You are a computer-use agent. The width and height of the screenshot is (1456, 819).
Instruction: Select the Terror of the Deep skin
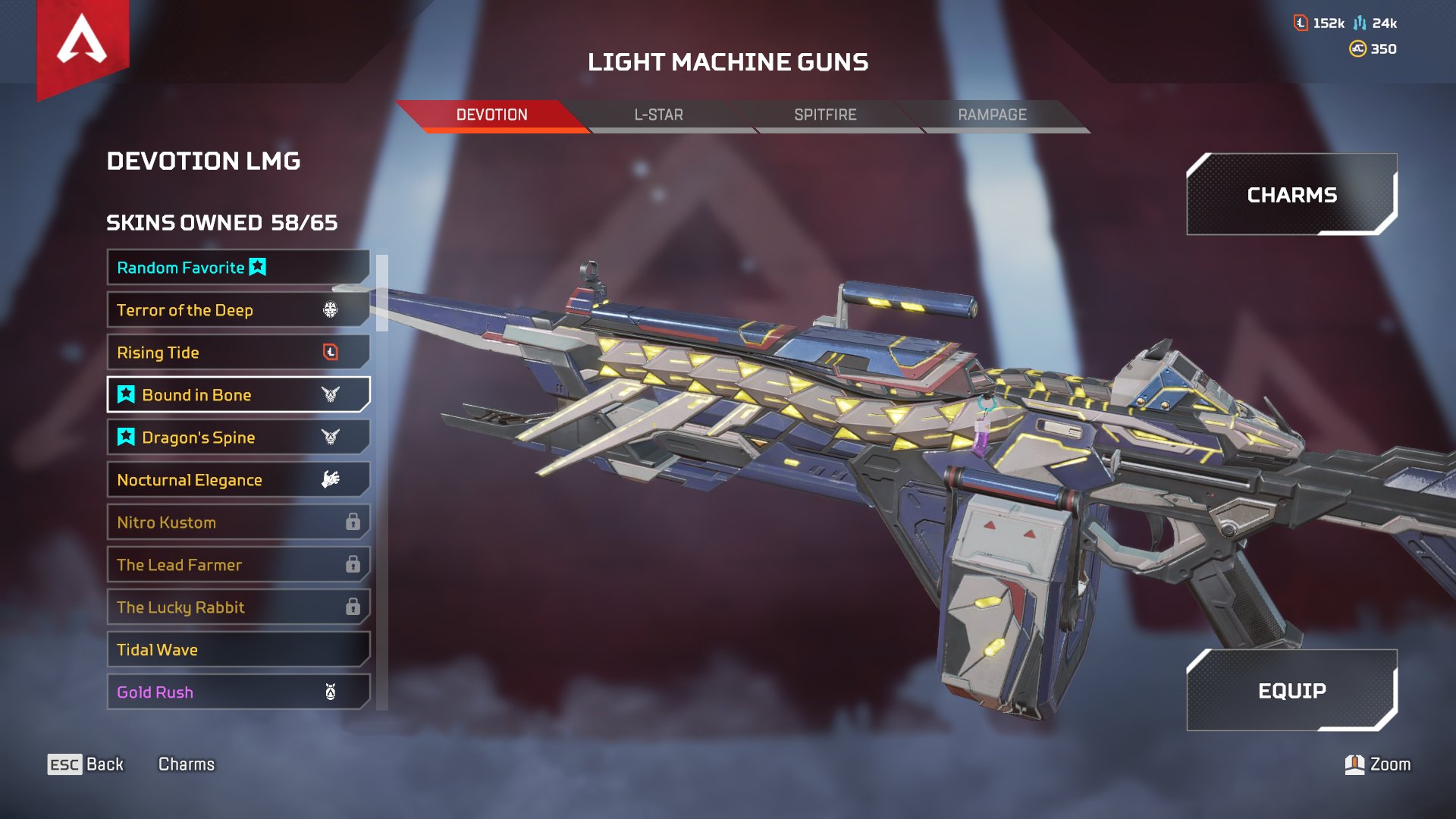(238, 310)
